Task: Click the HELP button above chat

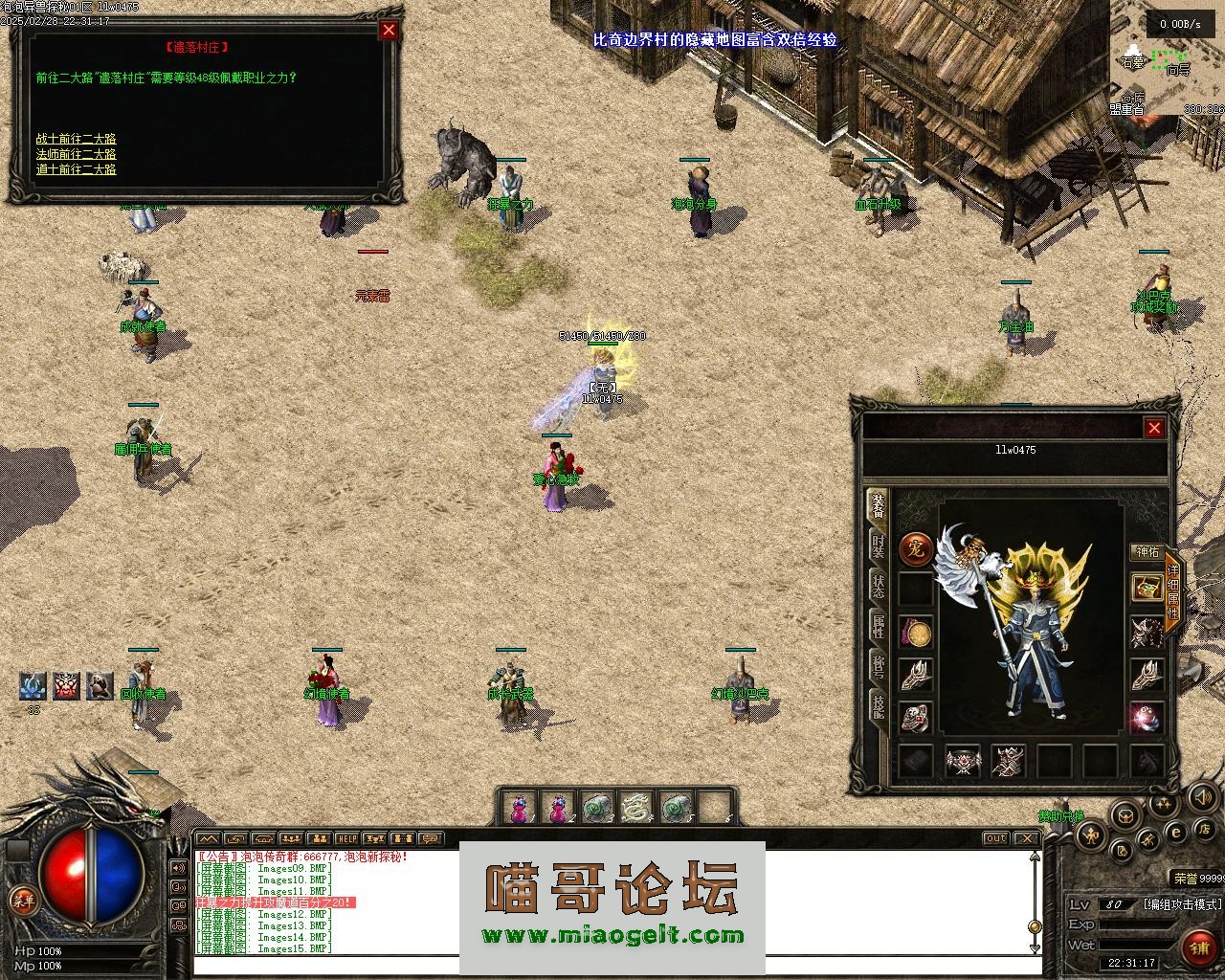Action: (x=346, y=838)
